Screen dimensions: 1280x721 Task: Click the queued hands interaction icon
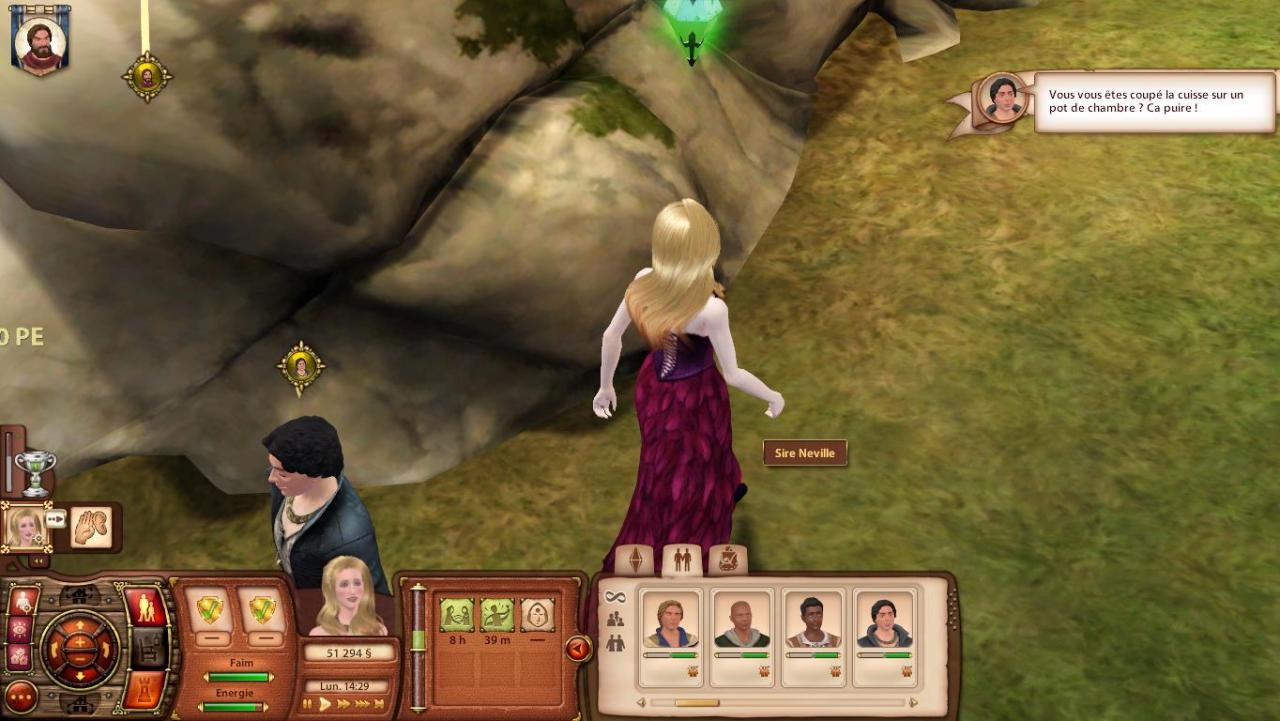click(91, 527)
